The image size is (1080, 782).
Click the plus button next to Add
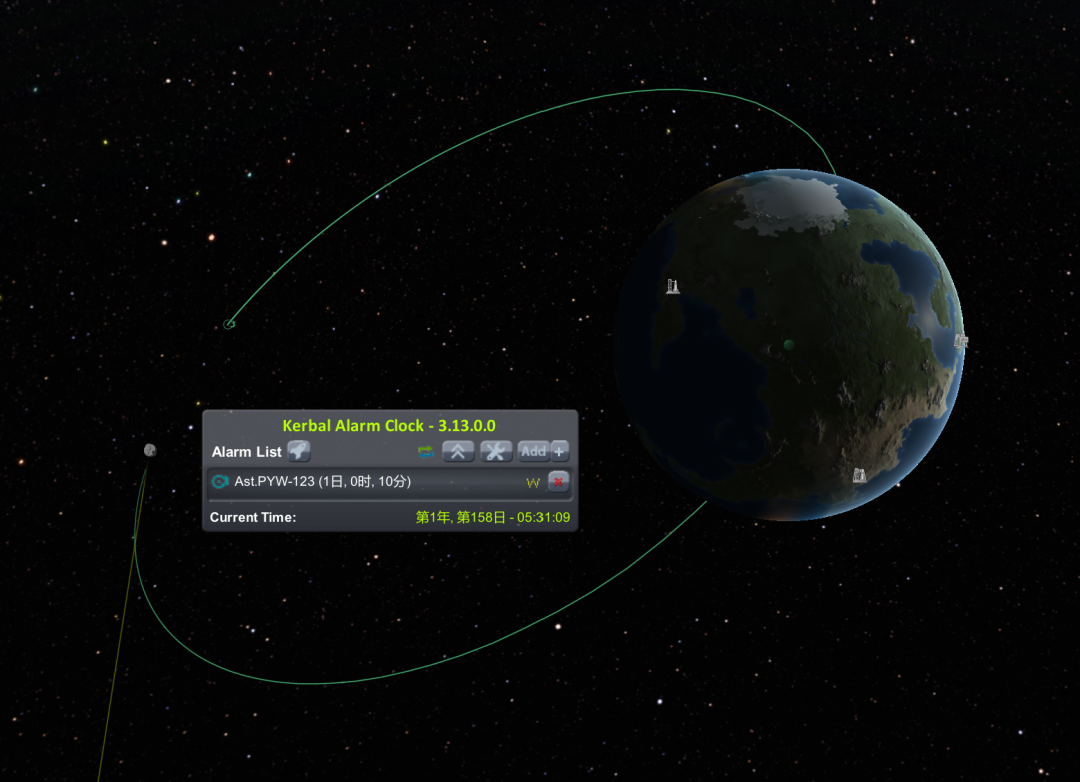pyautogui.click(x=560, y=452)
